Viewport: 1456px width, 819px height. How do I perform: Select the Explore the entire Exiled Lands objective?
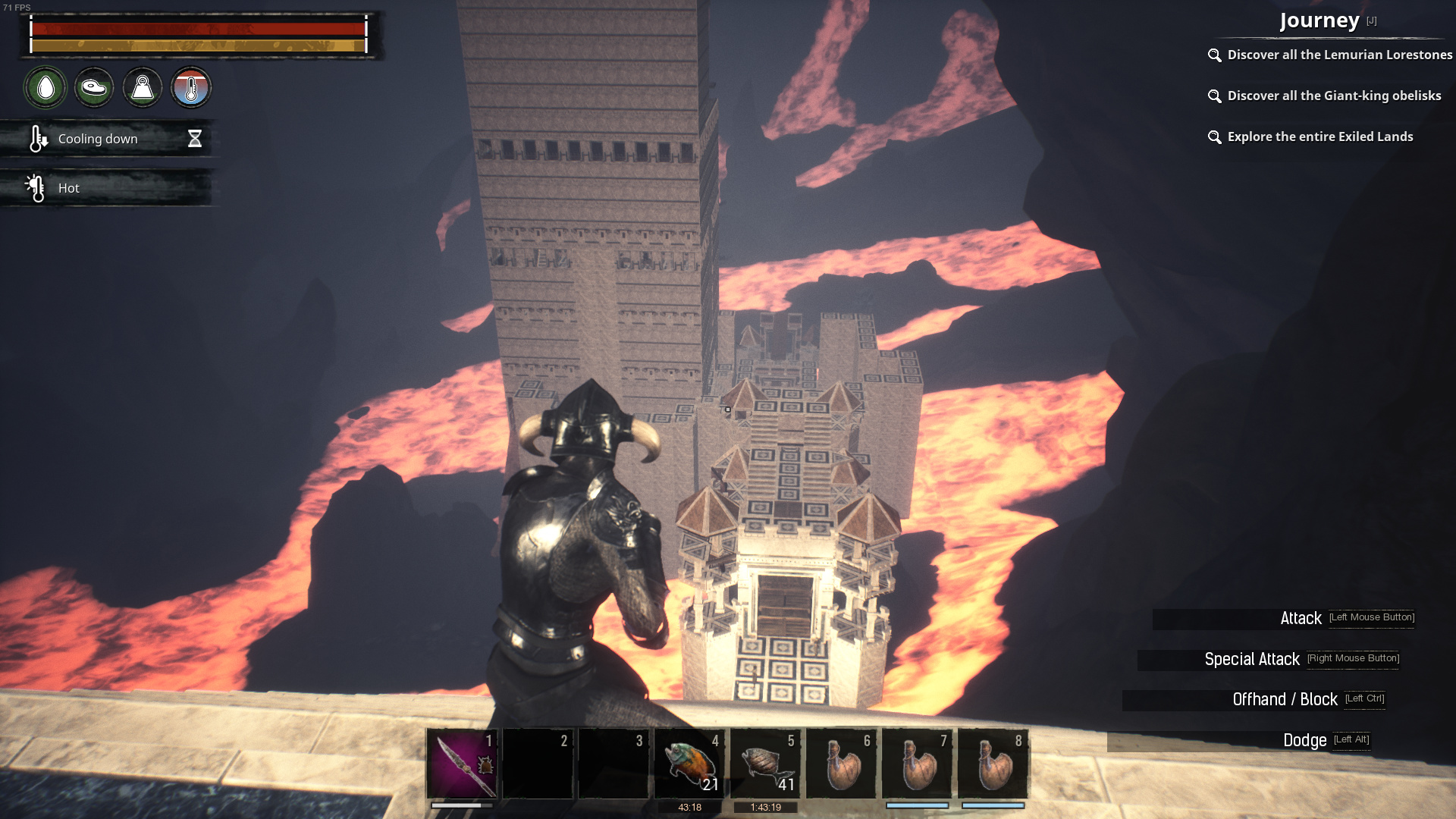1319,136
